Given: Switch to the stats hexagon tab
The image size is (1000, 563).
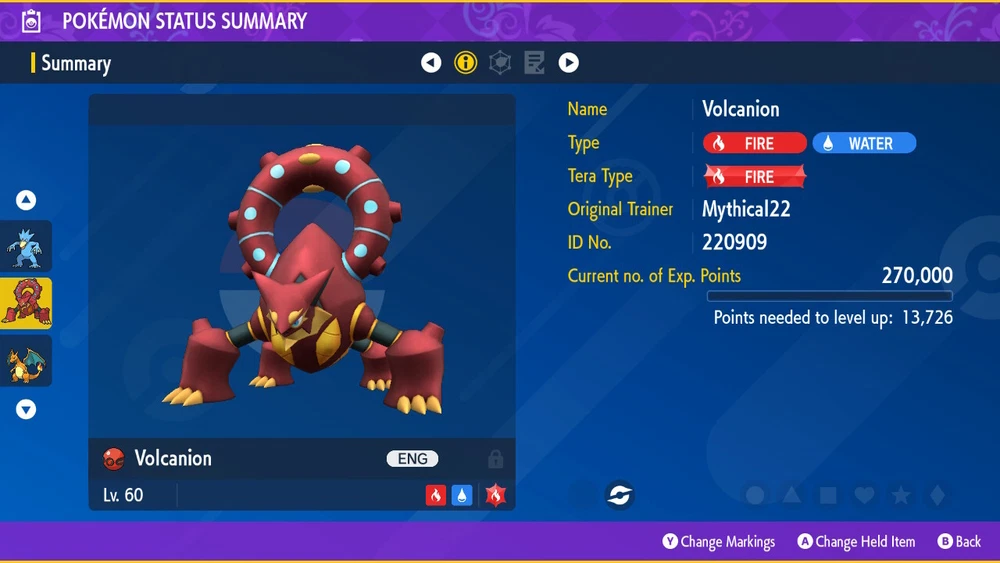Looking at the screenshot, I should pos(499,63).
